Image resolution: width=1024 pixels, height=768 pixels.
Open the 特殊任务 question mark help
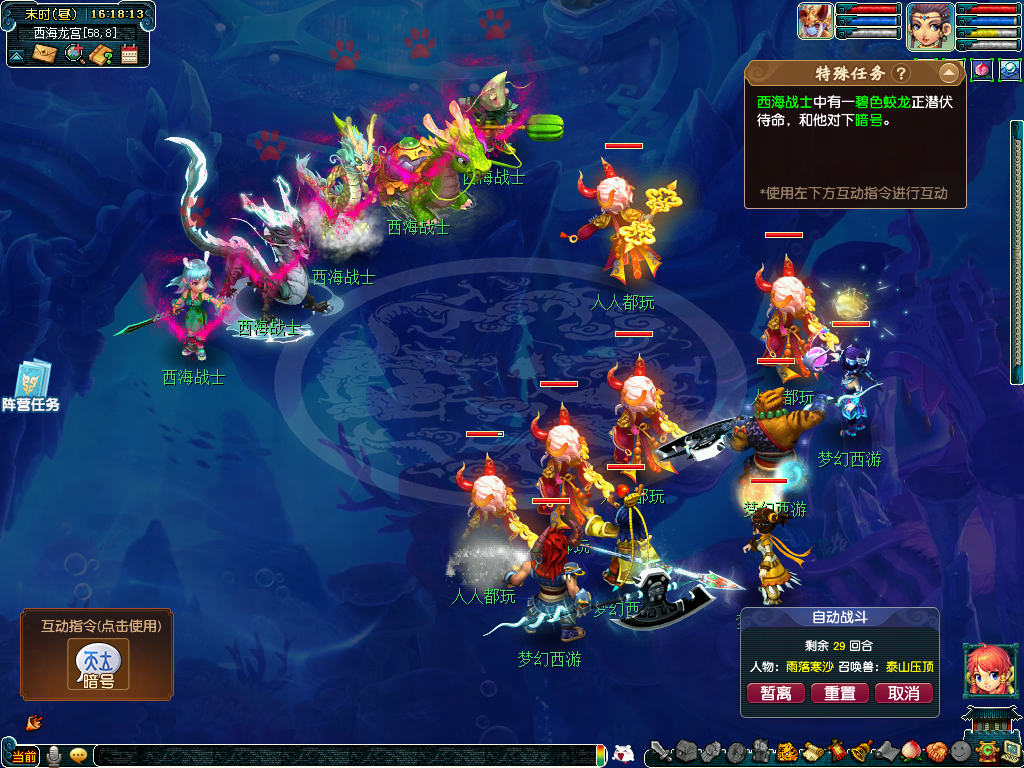tap(901, 73)
